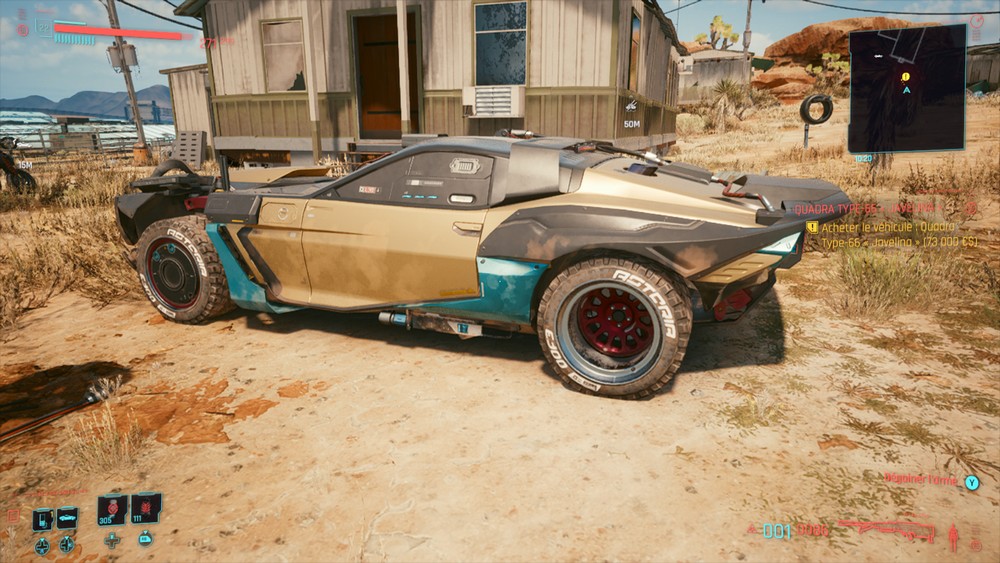Select the yellow quest marker on the minimap
Viewport: 1000px width, 563px height.
click(x=905, y=76)
